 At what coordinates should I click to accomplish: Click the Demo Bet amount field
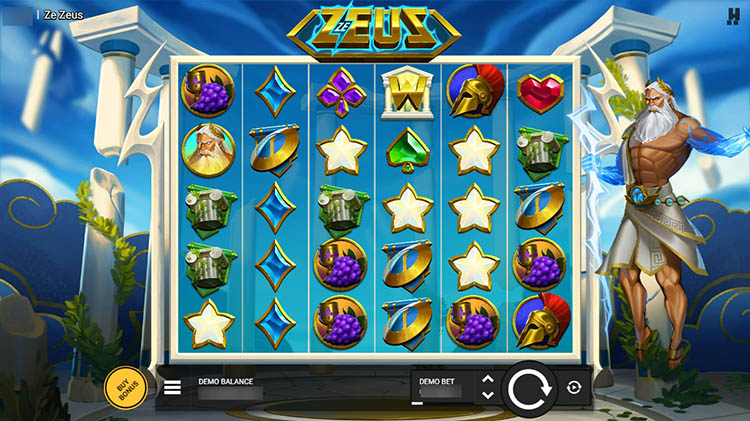coord(440,390)
